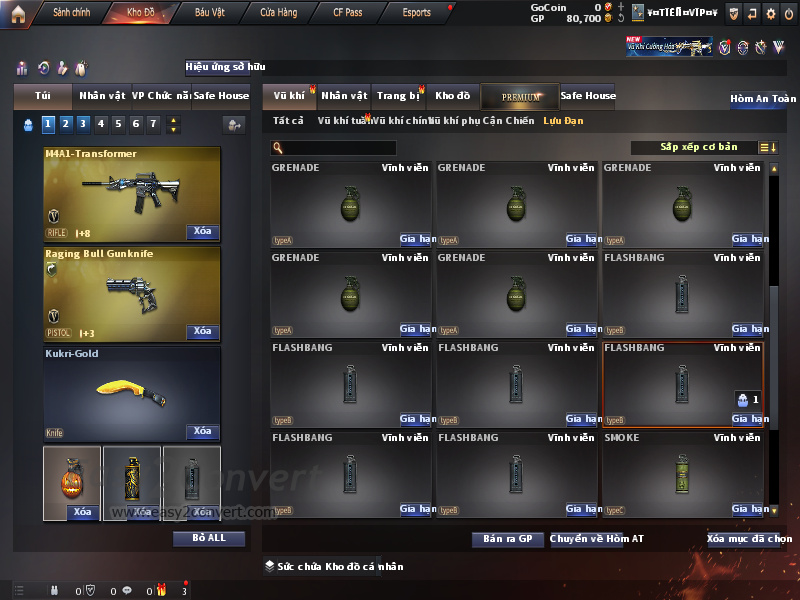Remove the Kukri-Gold knife with Xóa

(202, 432)
